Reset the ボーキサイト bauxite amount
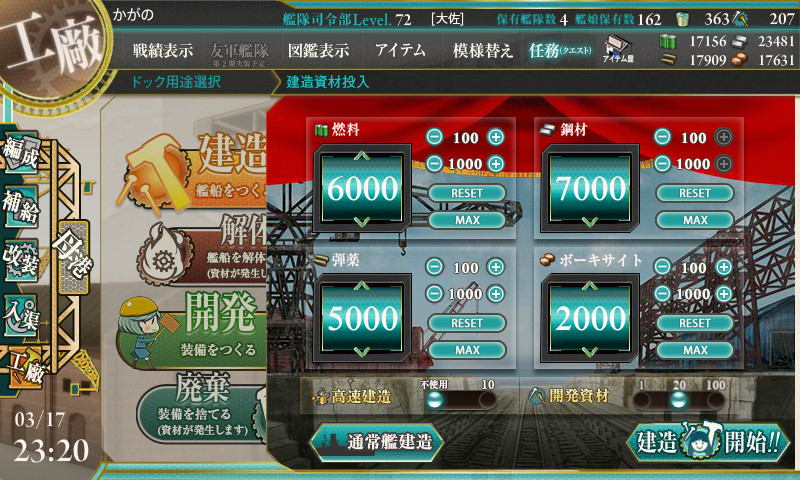800x480 pixels. [x=694, y=323]
